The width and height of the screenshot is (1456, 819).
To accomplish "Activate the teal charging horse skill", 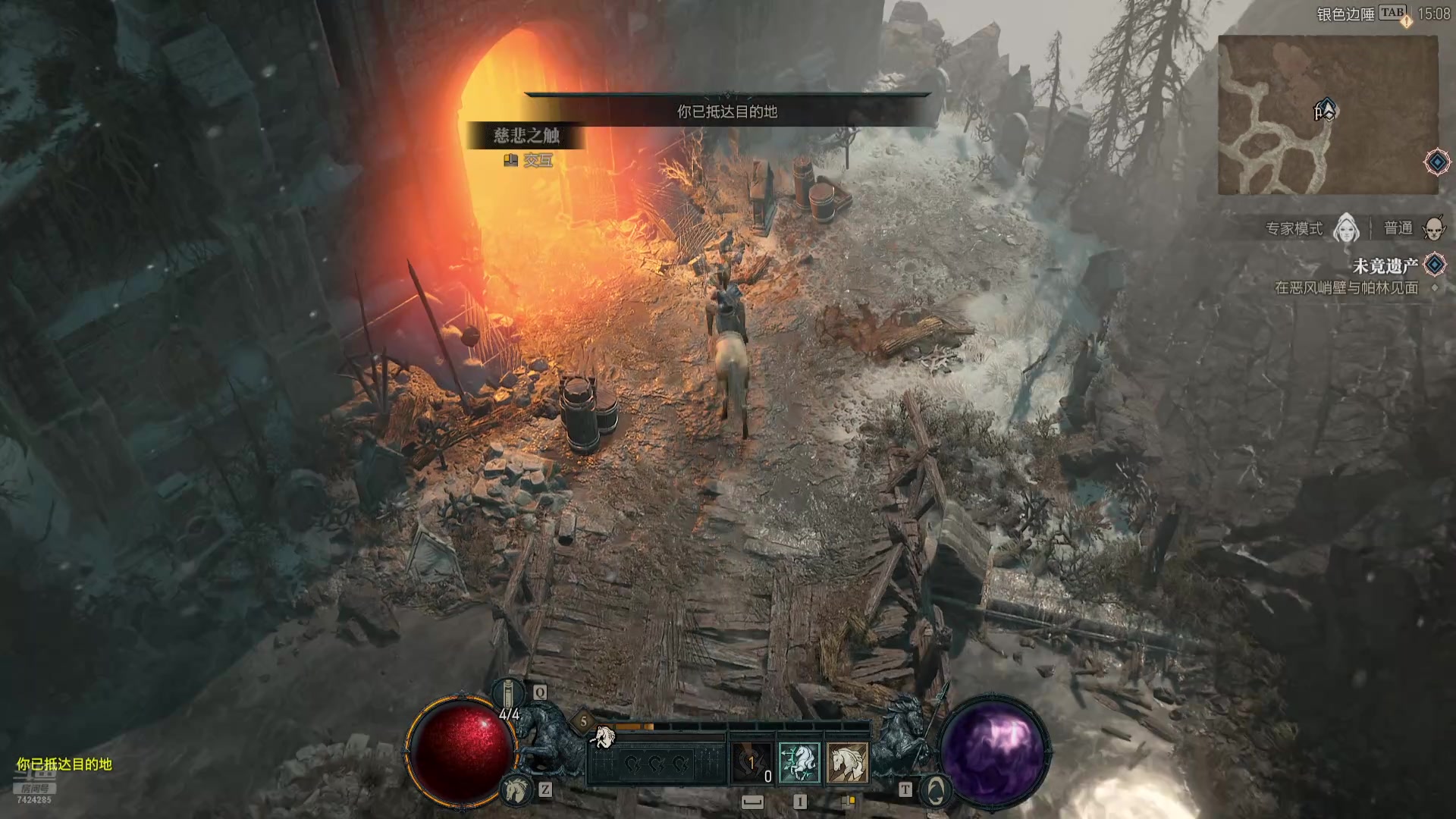I will [799, 761].
